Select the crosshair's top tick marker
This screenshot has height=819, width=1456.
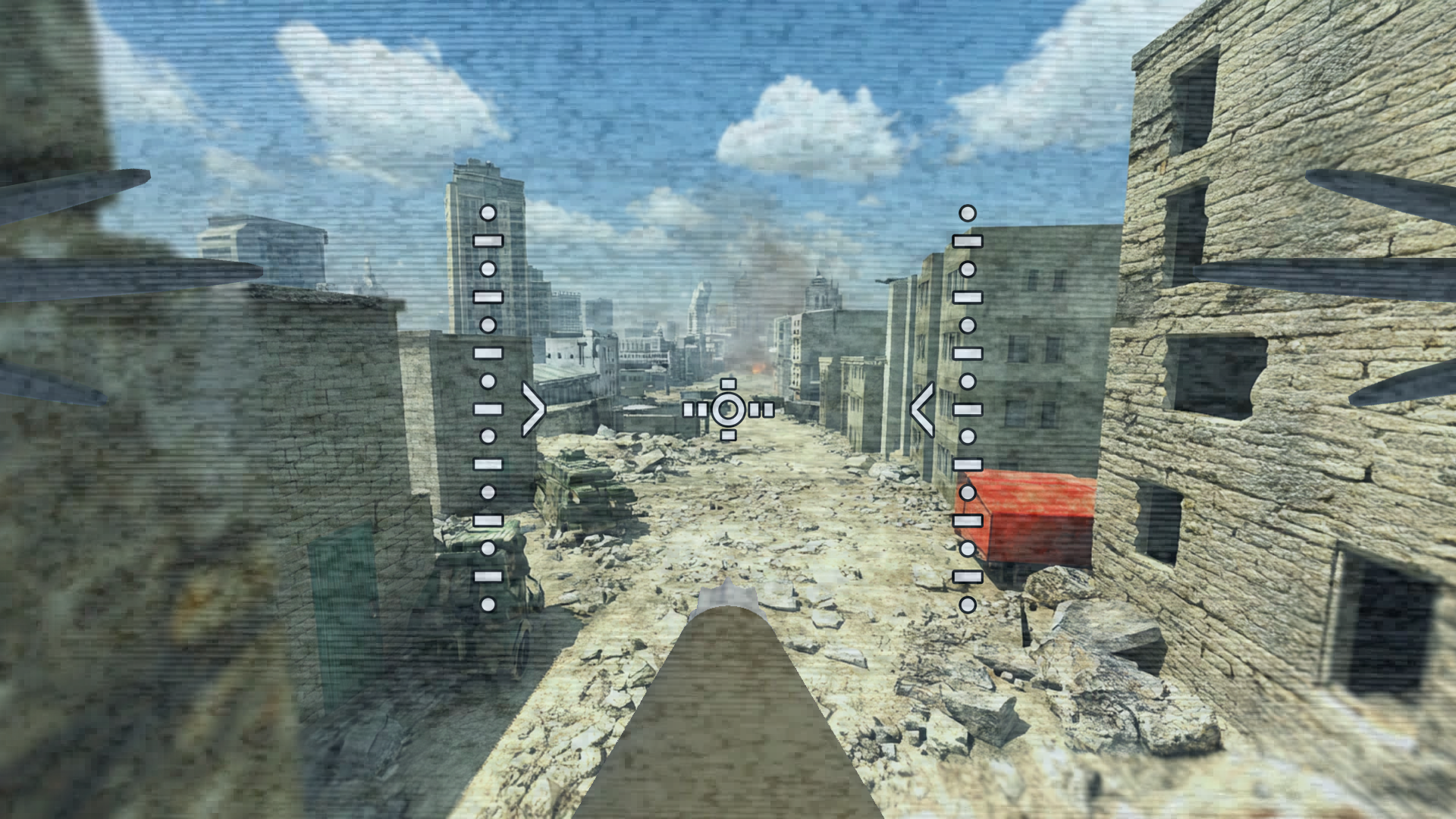730,384
